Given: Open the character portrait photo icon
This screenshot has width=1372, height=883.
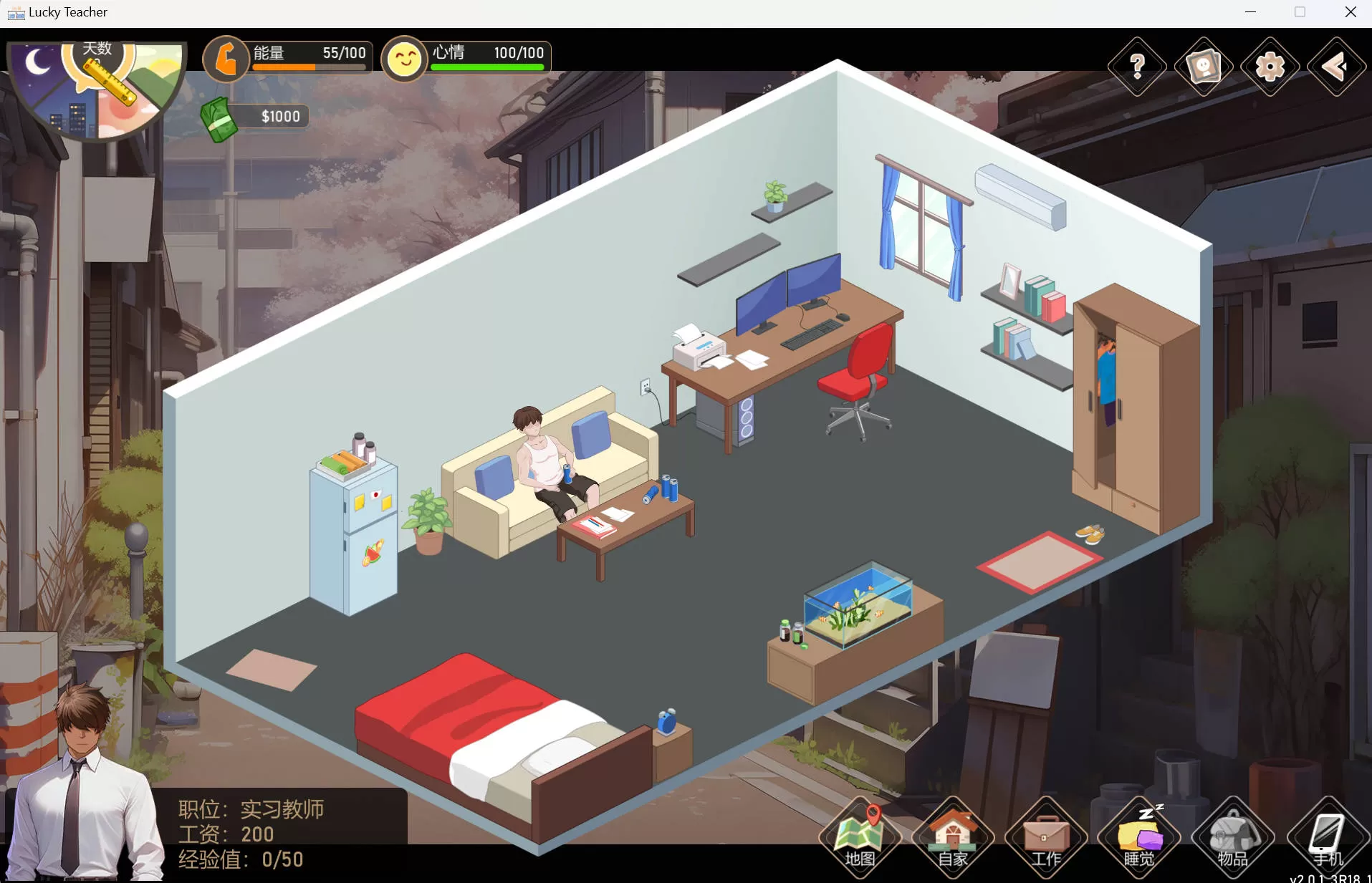Looking at the screenshot, I should coord(1204,67).
